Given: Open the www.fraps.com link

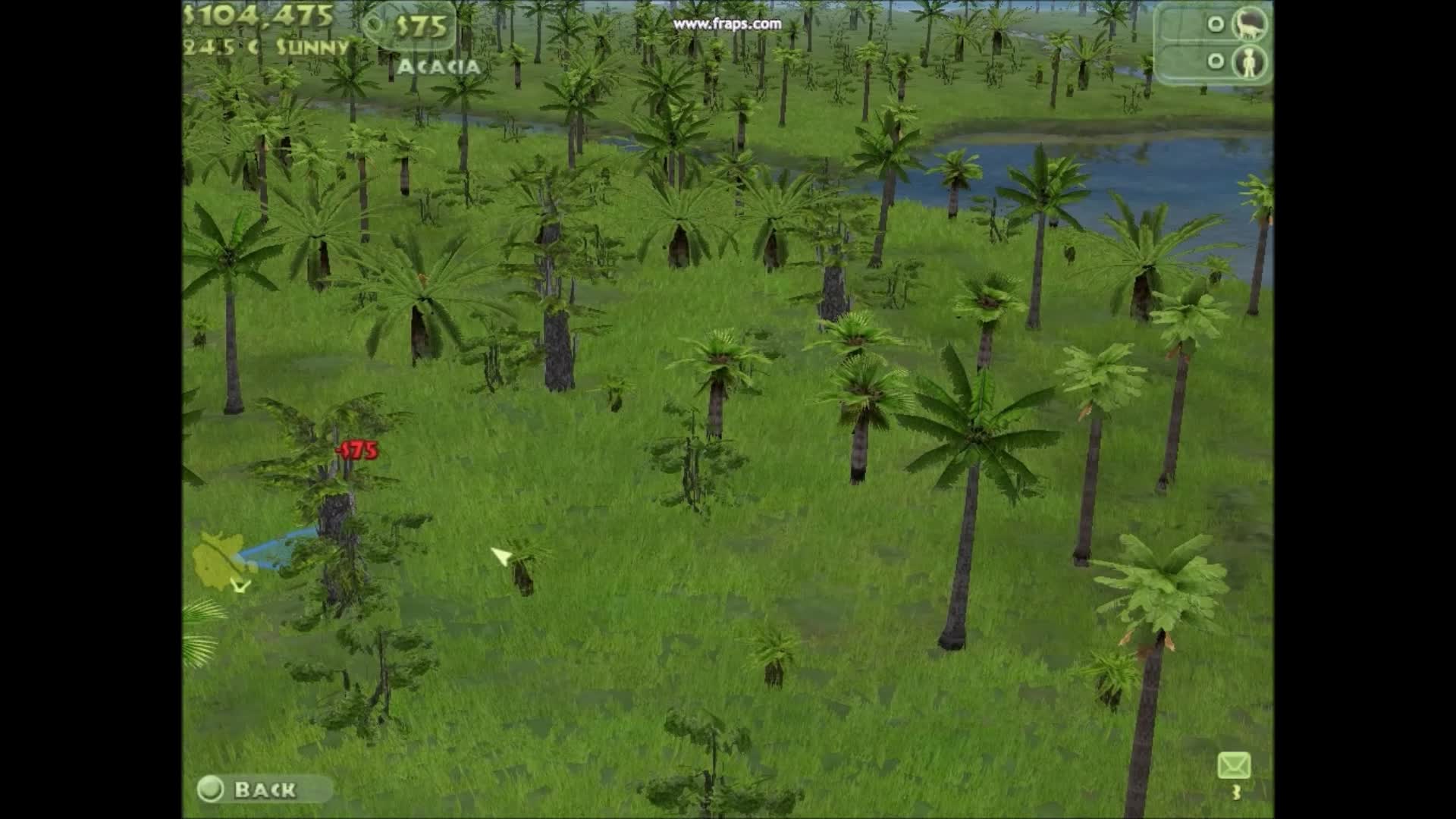Looking at the screenshot, I should [x=730, y=24].
